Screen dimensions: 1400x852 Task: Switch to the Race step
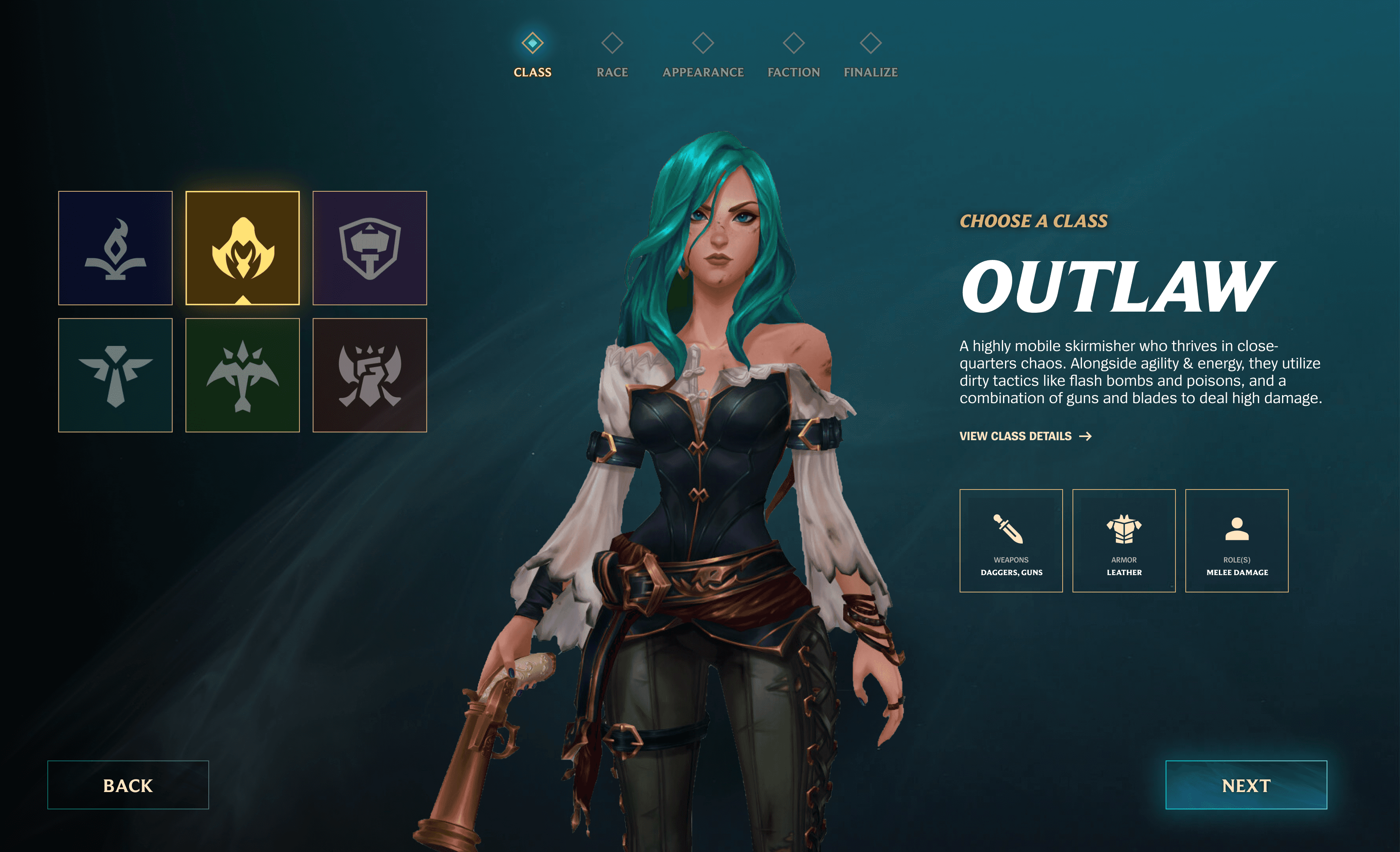pyautogui.click(x=612, y=56)
